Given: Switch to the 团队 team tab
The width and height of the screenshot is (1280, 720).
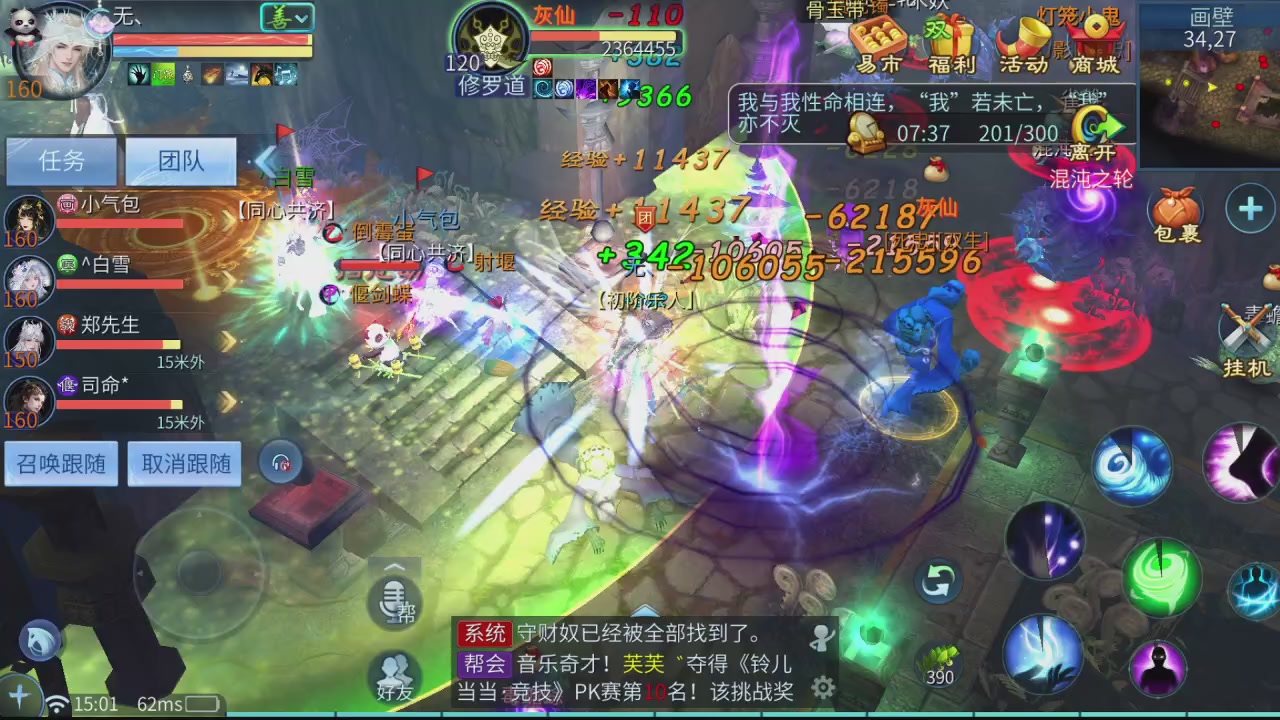Looking at the screenshot, I should (x=179, y=161).
